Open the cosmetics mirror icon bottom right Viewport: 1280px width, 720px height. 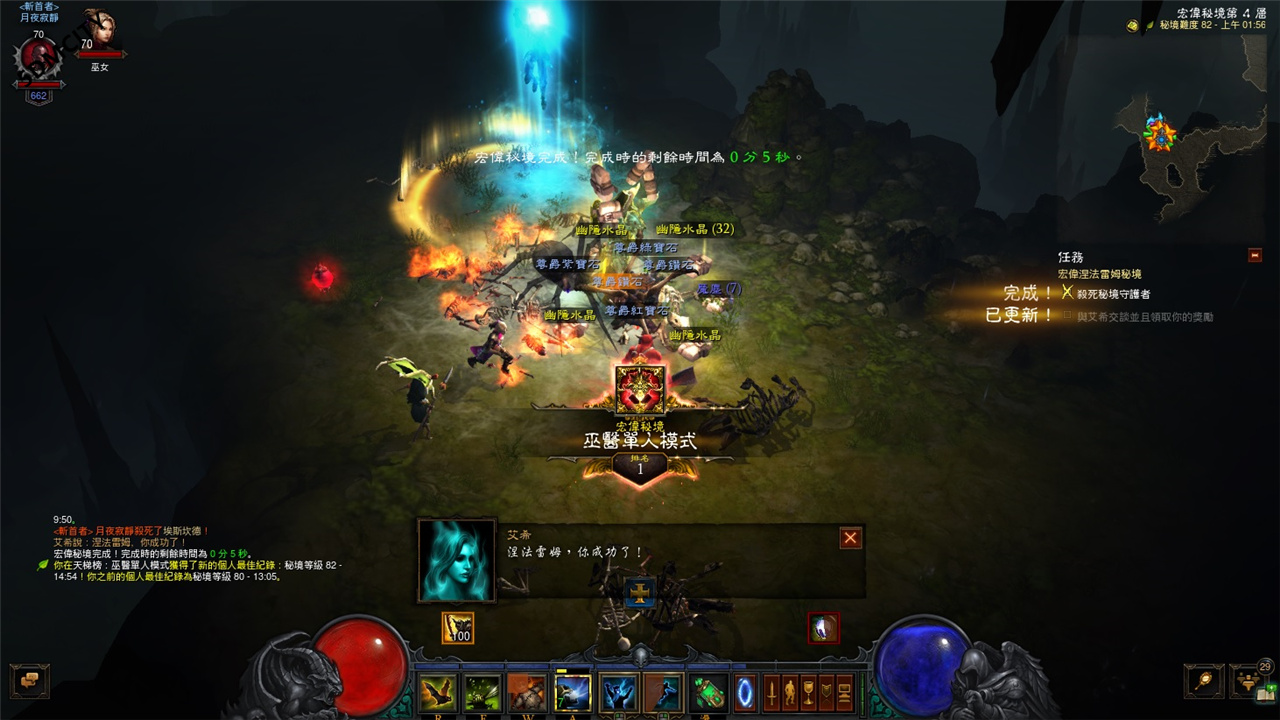(1203, 681)
